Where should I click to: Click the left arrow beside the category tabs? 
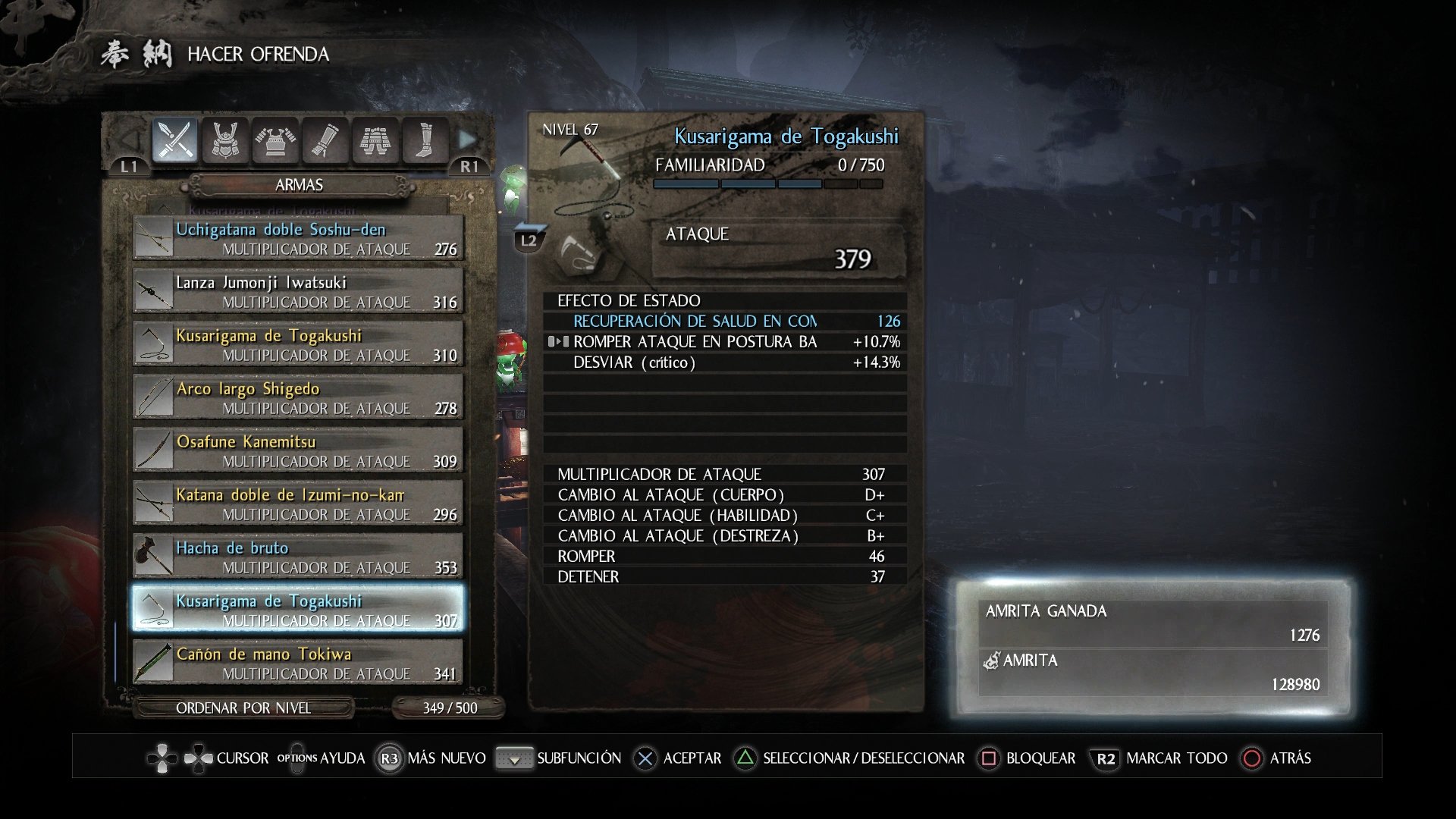130,140
